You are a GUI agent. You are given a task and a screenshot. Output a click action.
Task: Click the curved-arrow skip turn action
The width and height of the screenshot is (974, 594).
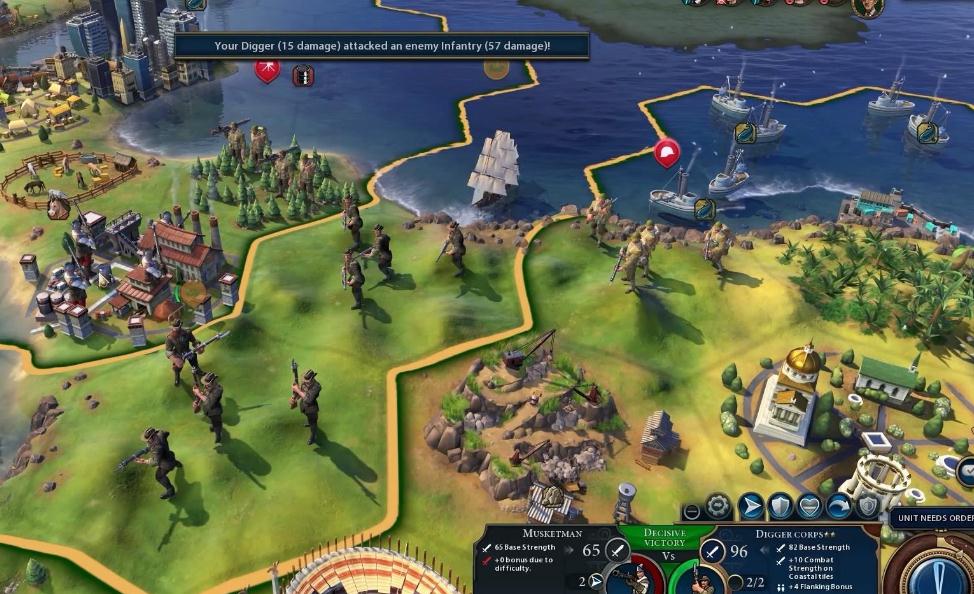pos(838,507)
